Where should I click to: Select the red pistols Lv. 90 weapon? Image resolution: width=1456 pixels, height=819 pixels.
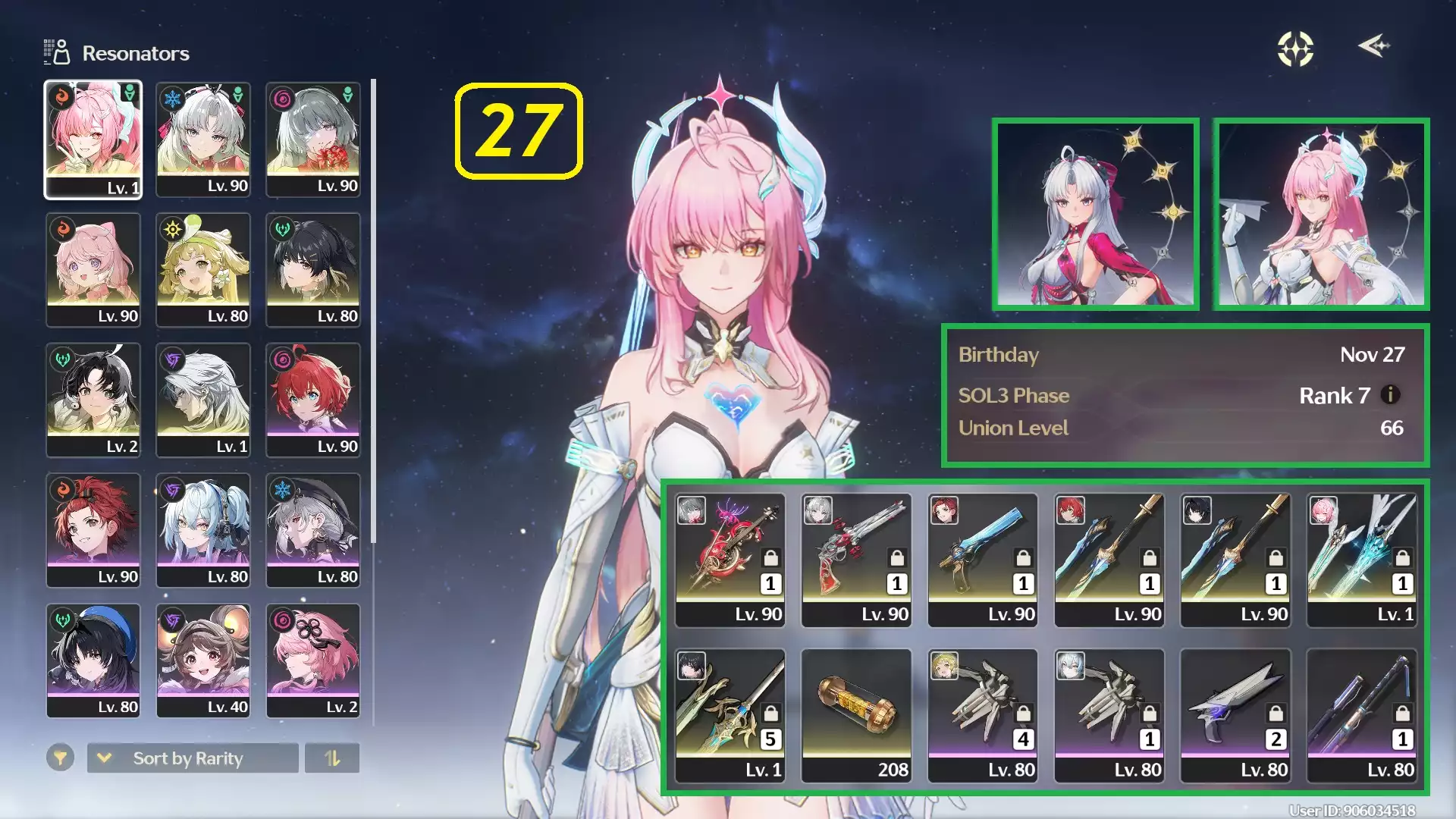tap(856, 560)
